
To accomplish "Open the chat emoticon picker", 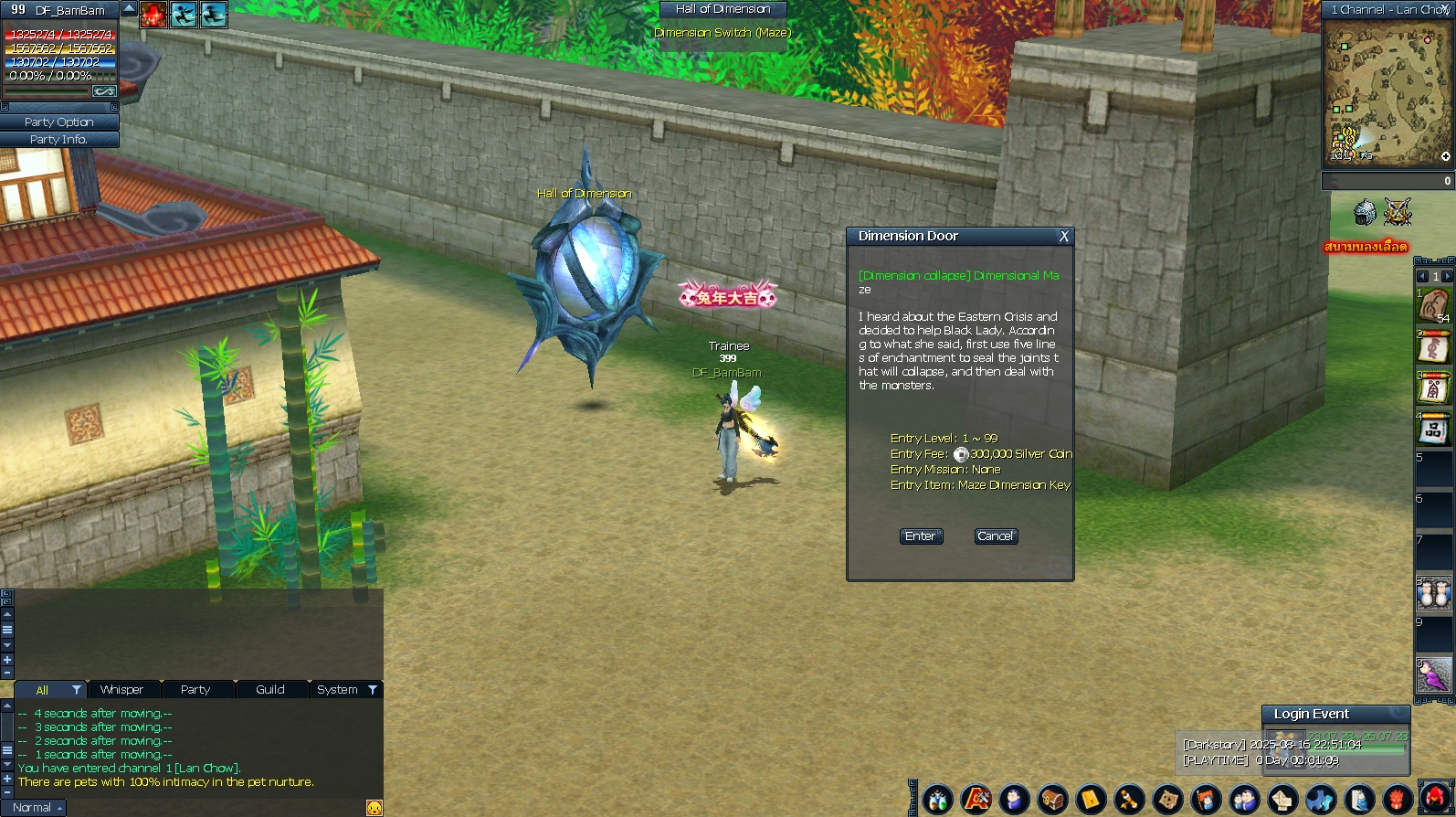I will [374, 808].
